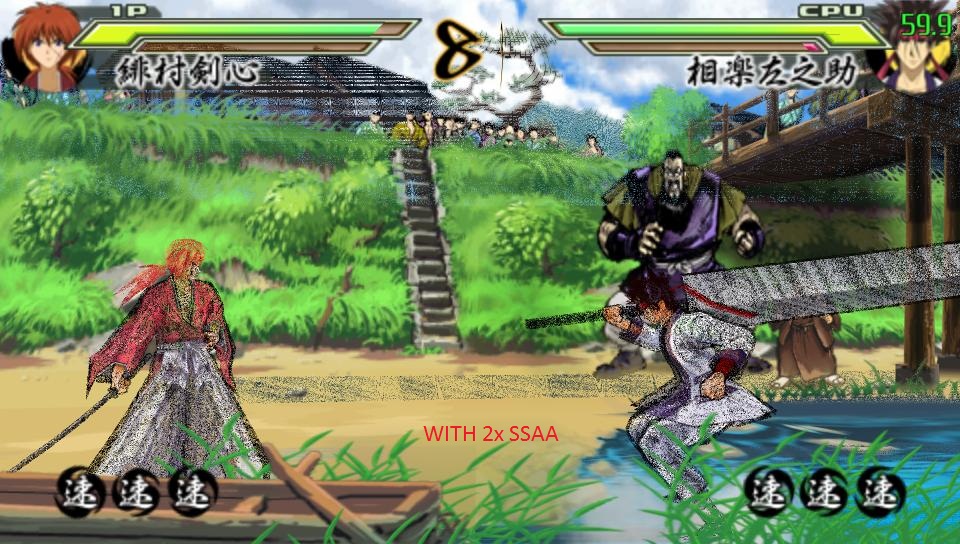This screenshot has height=544, width=960.
Task: Click Kenshin's 1P character portrait
Action: [45, 45]
